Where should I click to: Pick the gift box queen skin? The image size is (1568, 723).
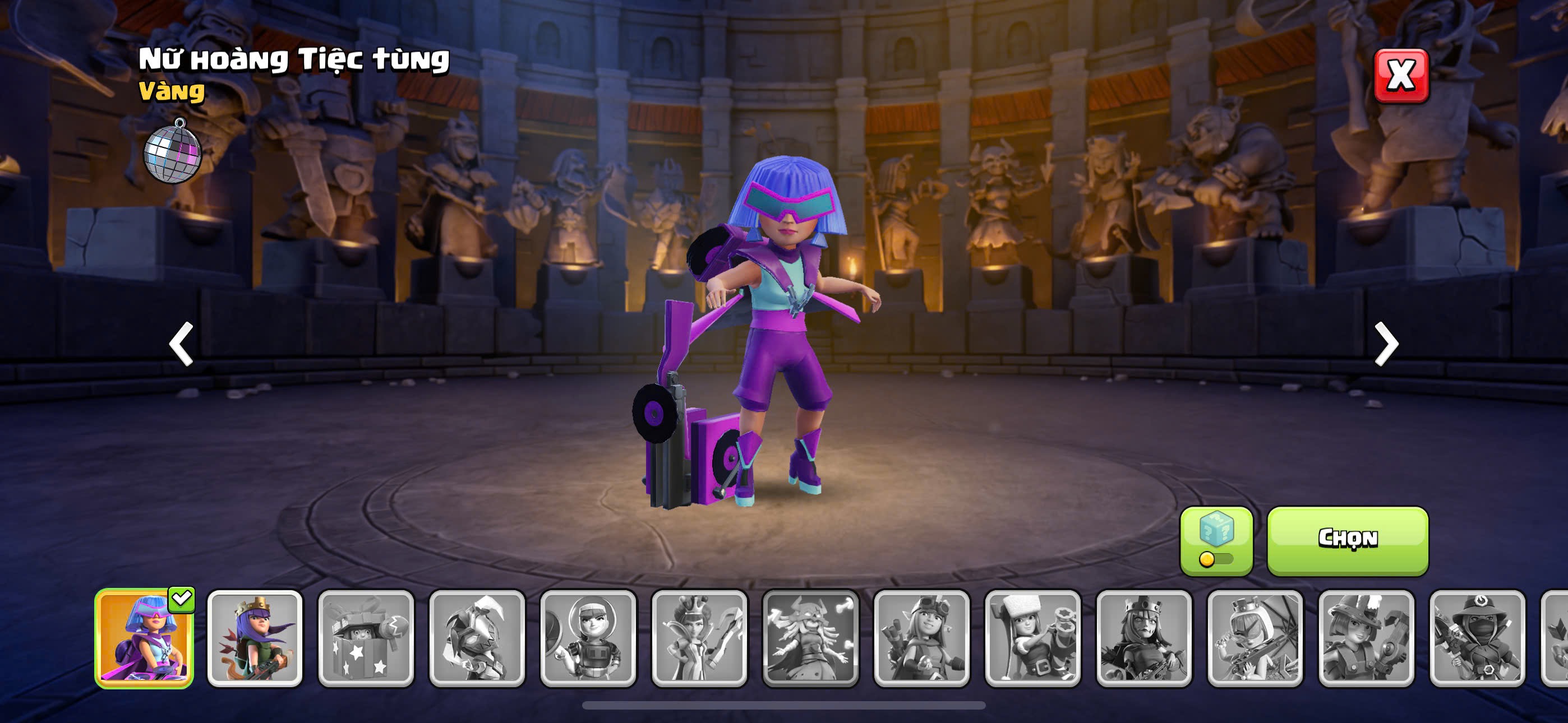click(366, 638)
